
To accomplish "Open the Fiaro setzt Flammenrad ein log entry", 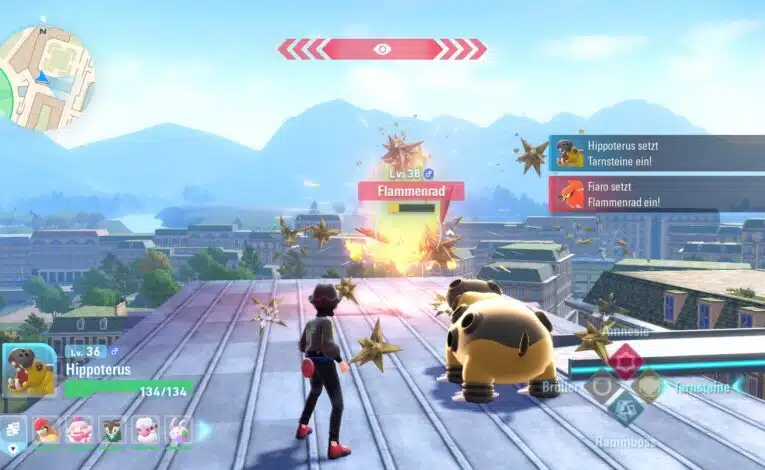I will pos(657,194).
